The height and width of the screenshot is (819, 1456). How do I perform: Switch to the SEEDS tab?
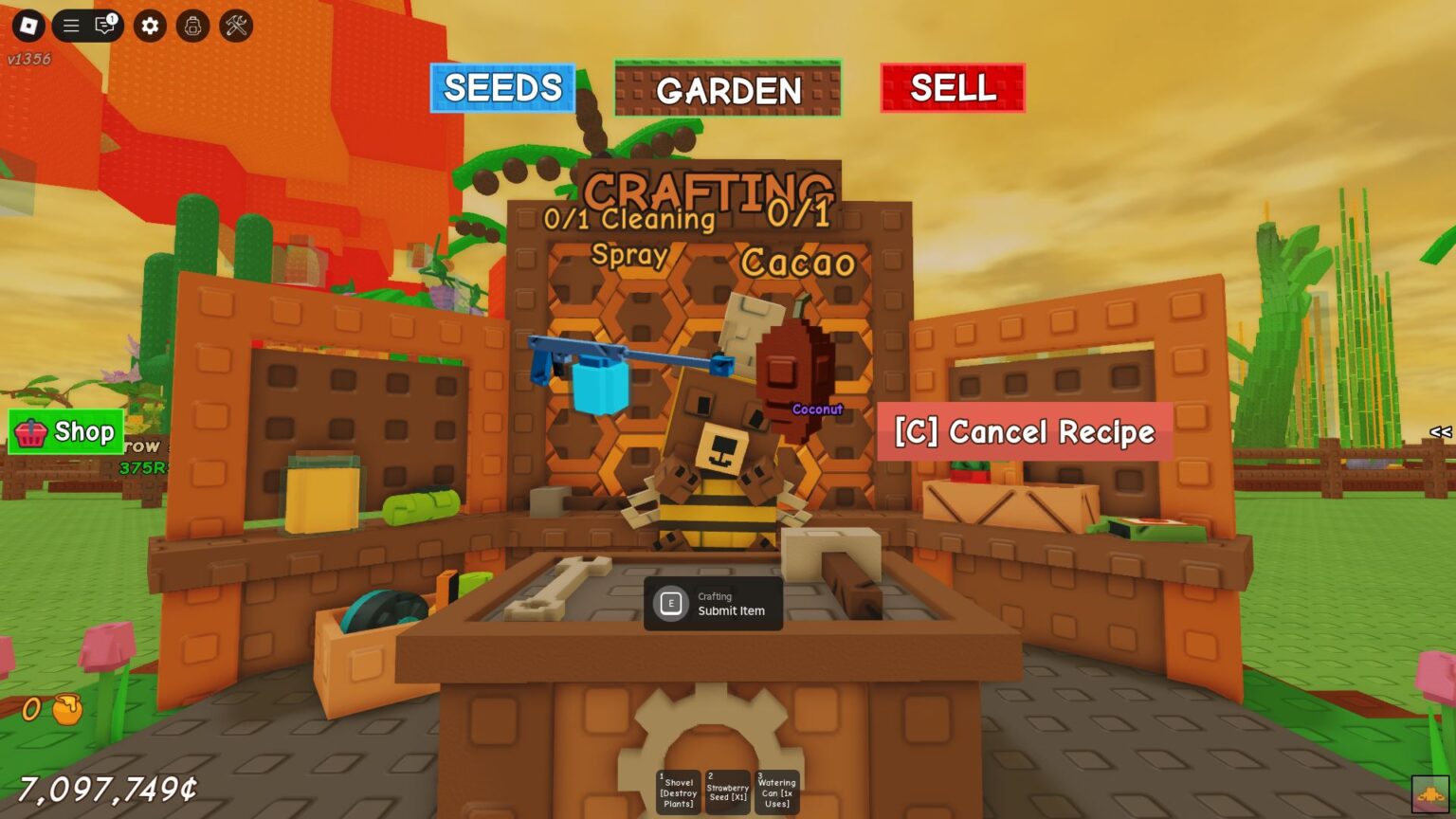pyautogui.click(x=501, y=88)
